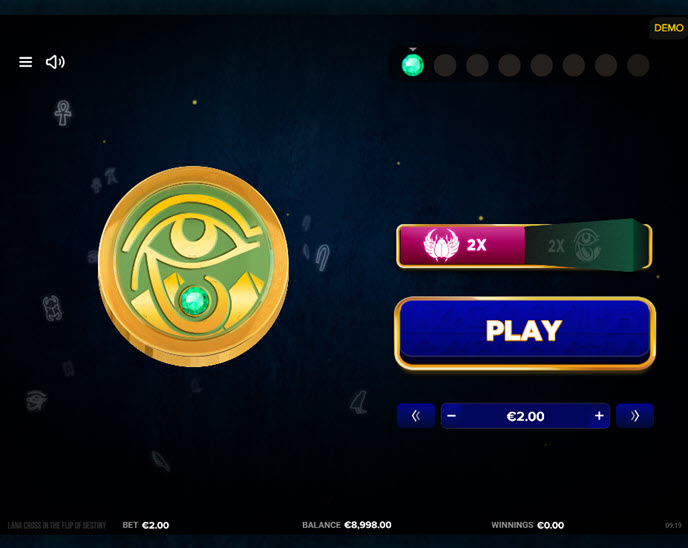This screenshot has height=548, width=688.
Task: Select the left double-arrow bet button
Action: 416,416
